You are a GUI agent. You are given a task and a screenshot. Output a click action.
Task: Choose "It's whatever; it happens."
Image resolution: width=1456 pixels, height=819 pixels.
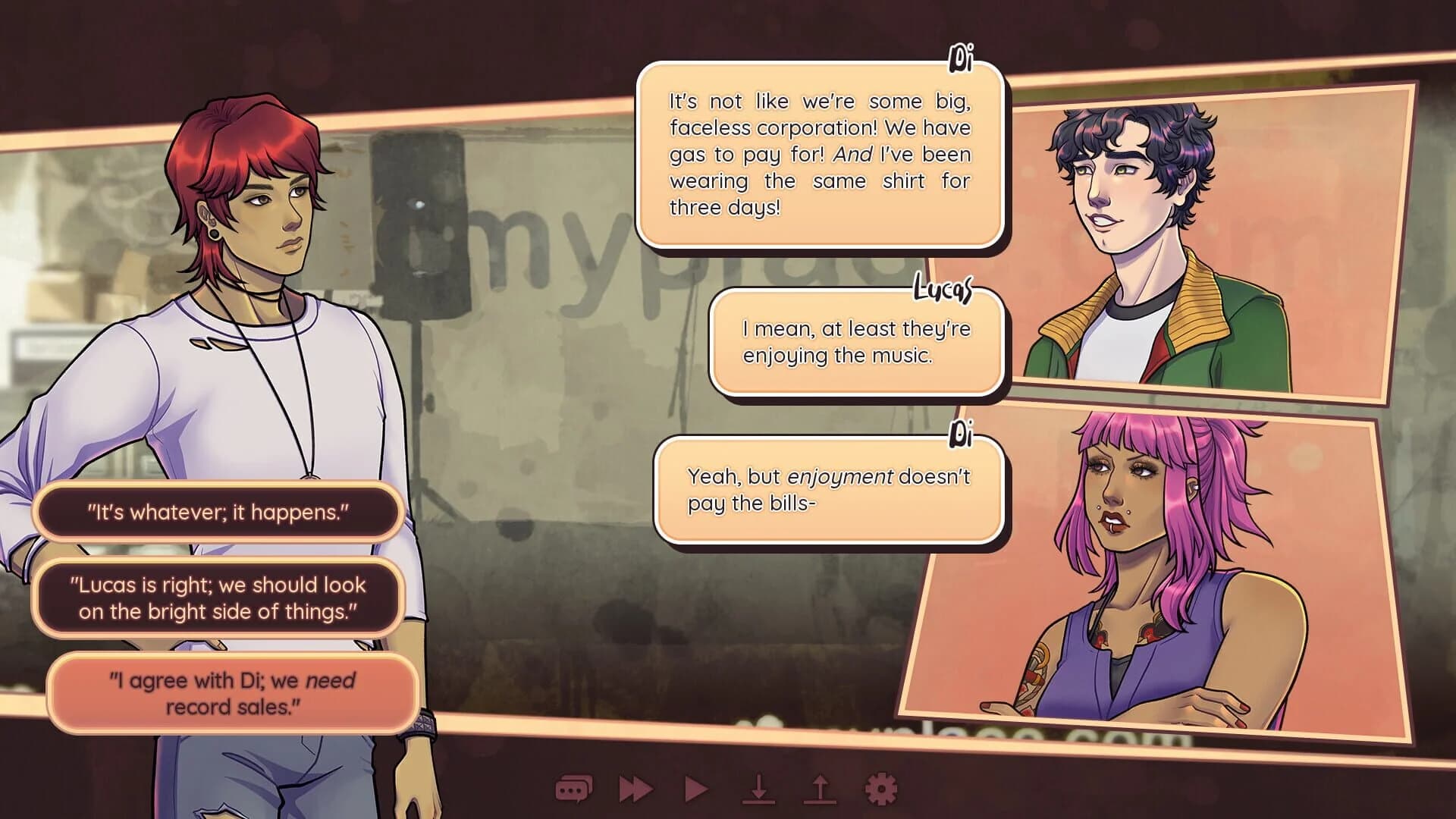221,512
